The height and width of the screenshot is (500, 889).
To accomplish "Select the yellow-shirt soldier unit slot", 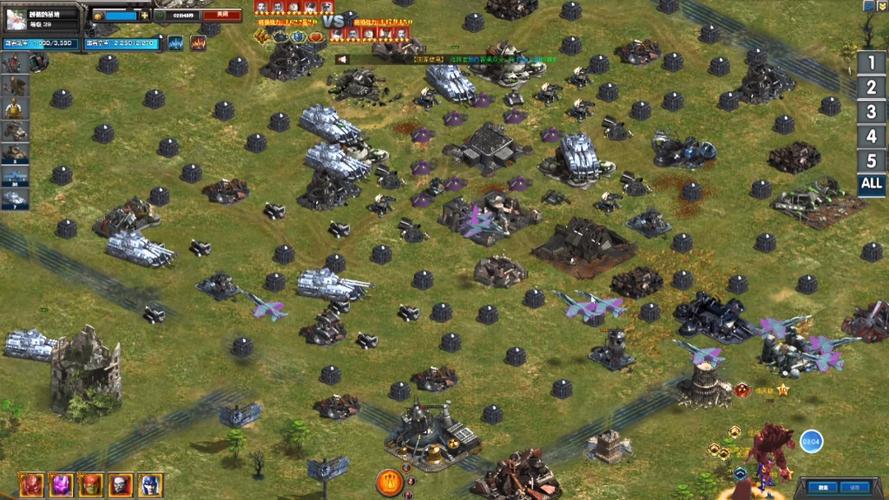I will pyautogui.click(x=14, y=109).
